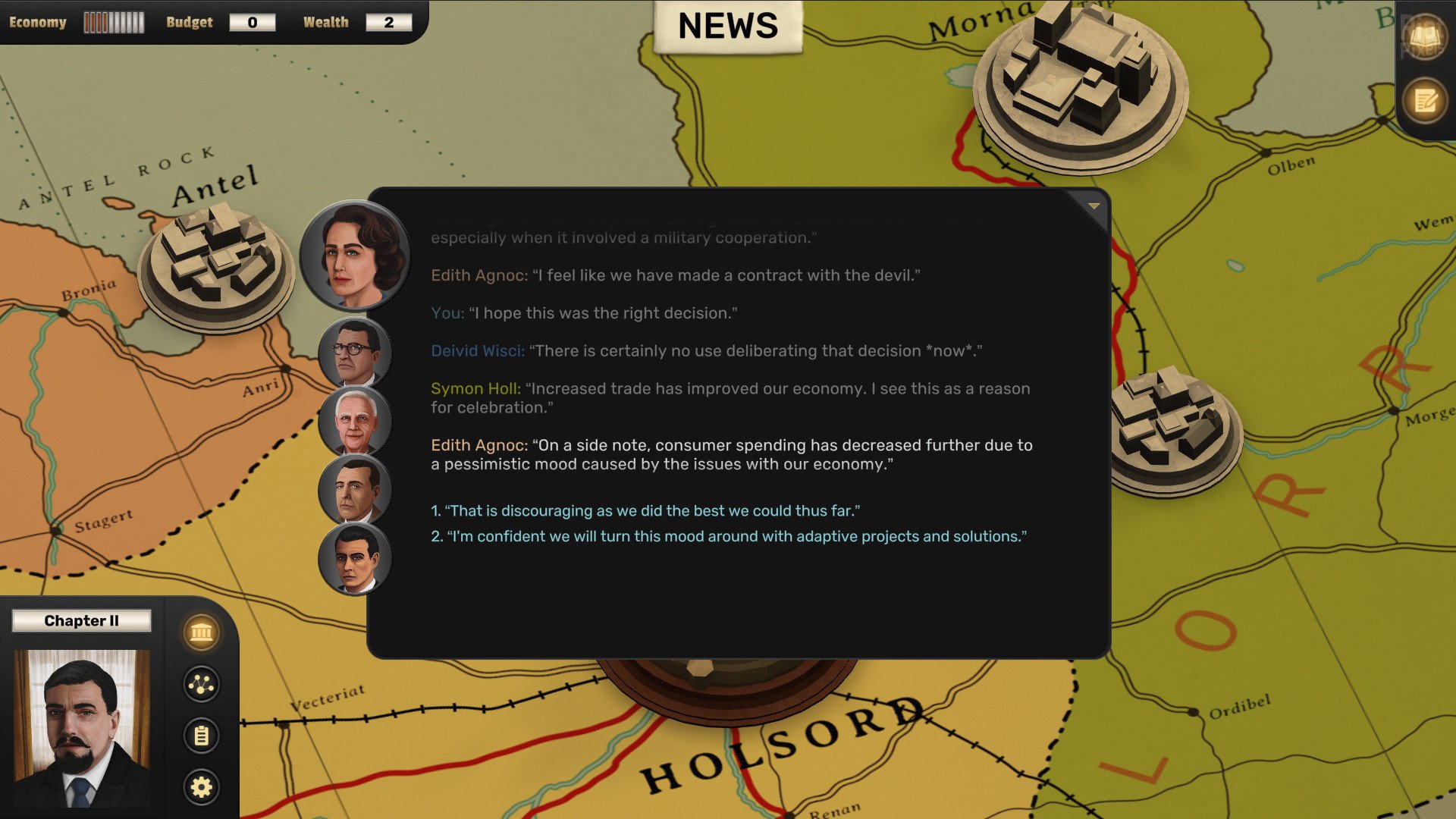Click the president portrait under Chapter II
Image resolution: width=1456 pixels, height=819 pixels.
coord(82,728)
